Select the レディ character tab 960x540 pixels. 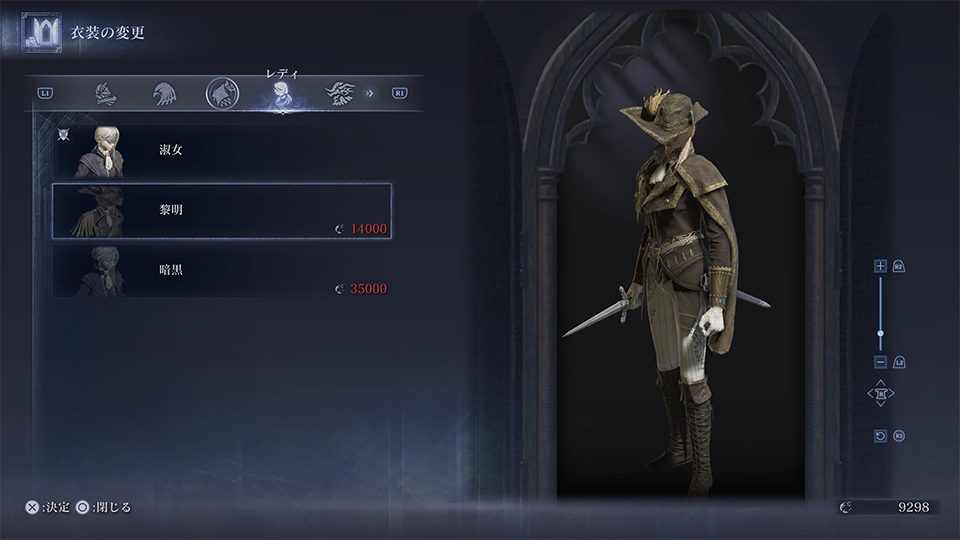tap(282, 95)
